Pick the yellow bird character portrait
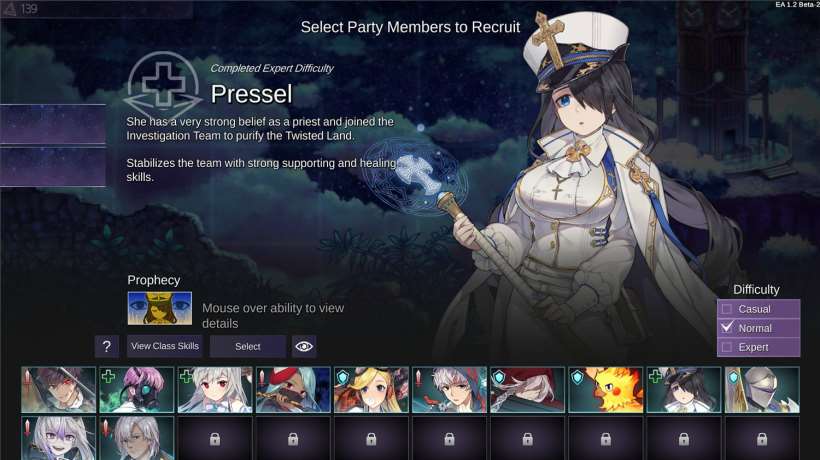820x460 pixels. [604, 390]
